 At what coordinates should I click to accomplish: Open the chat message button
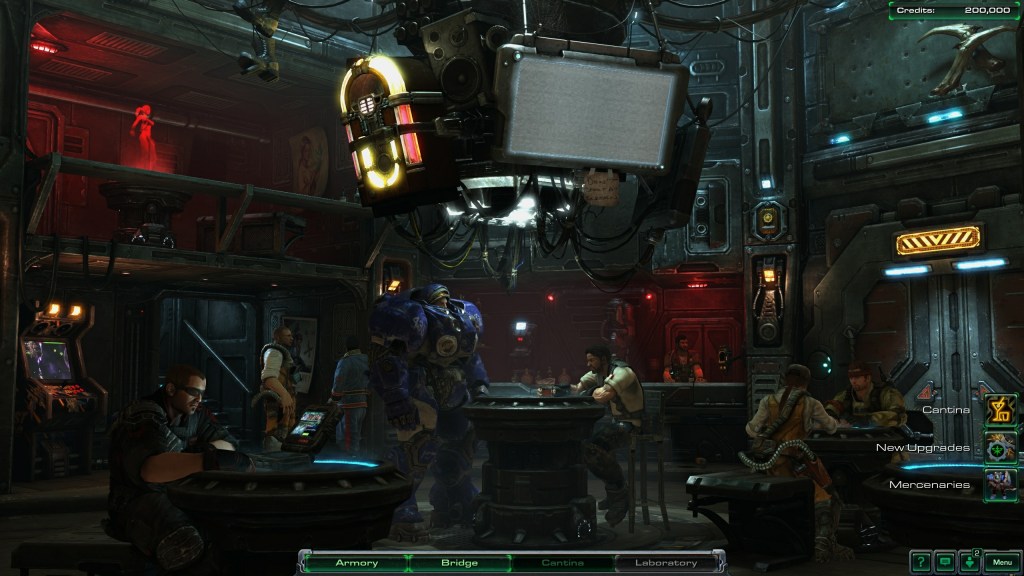945,562
